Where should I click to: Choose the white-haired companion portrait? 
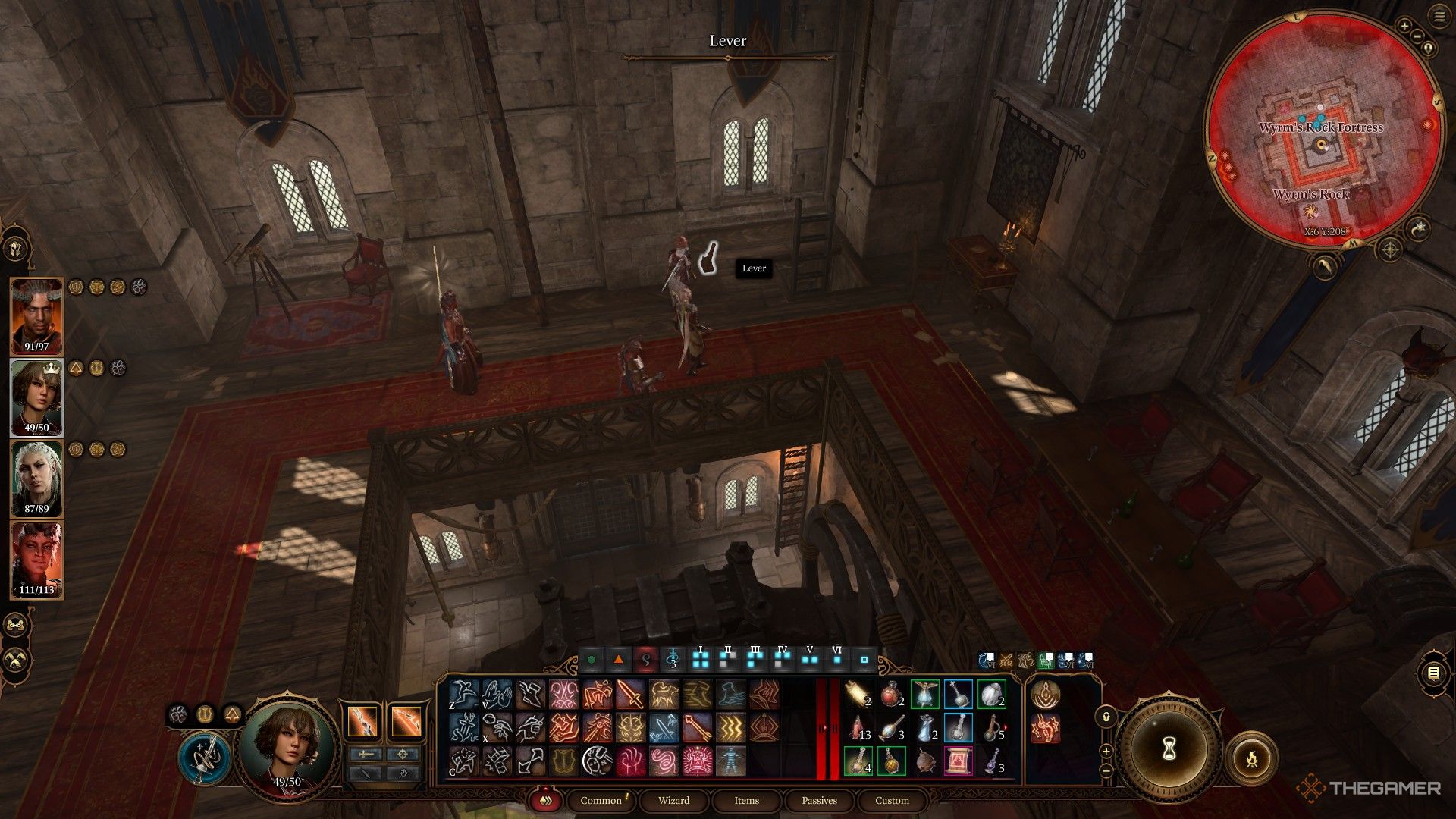click(36, 479)
